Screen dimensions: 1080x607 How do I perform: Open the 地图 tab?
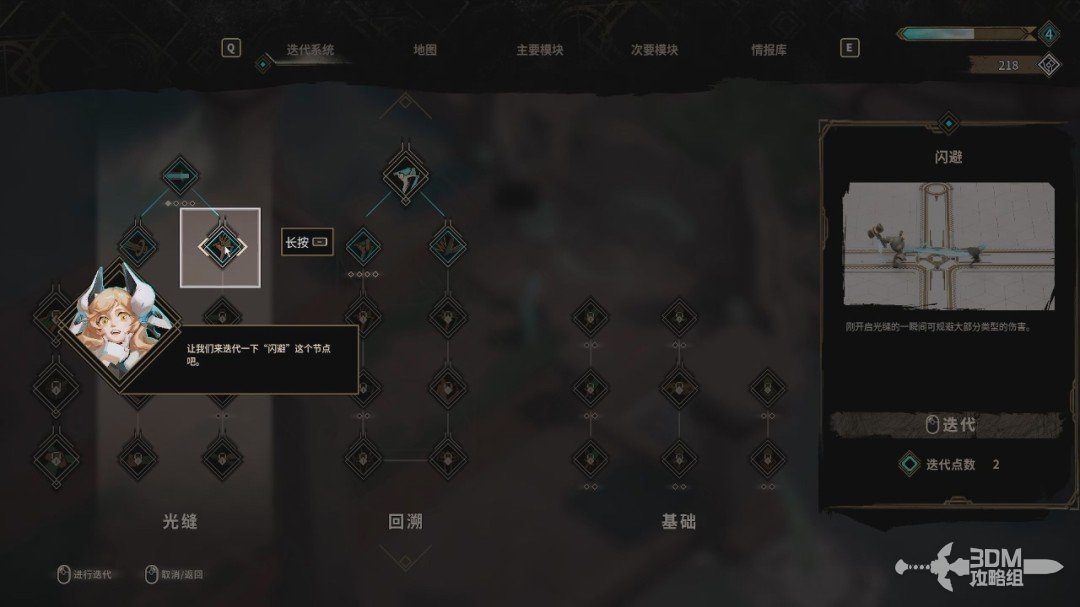425,50
